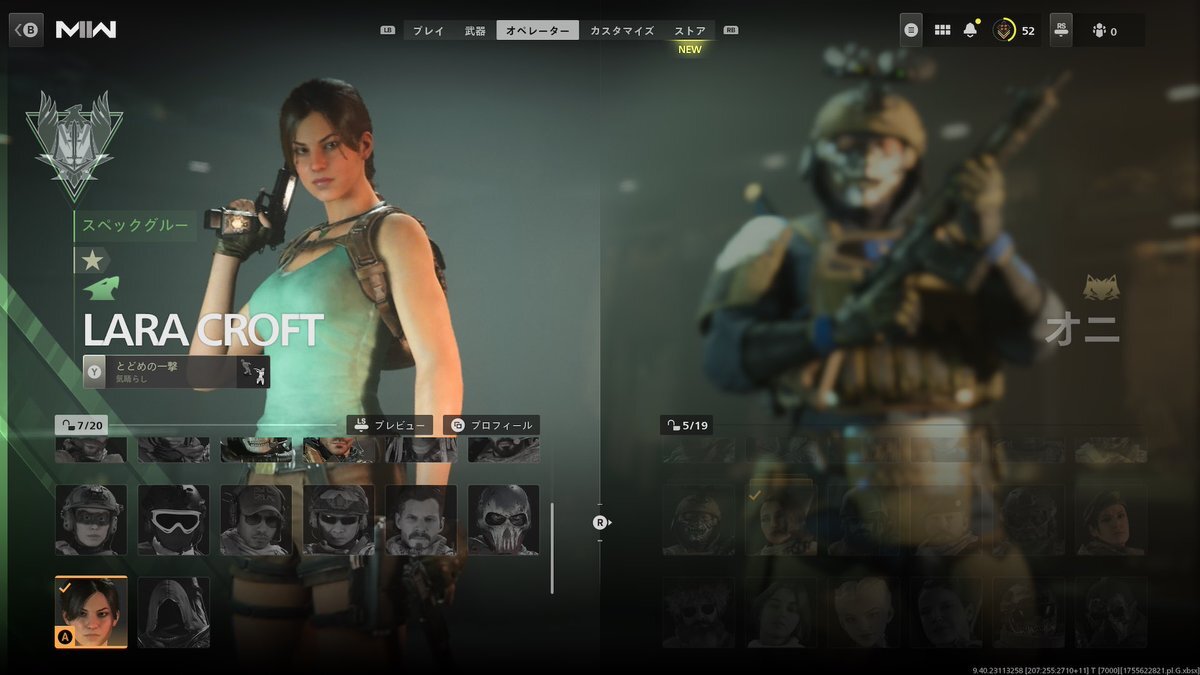
Task: Open the ストア tab
Action: (690, 31)
